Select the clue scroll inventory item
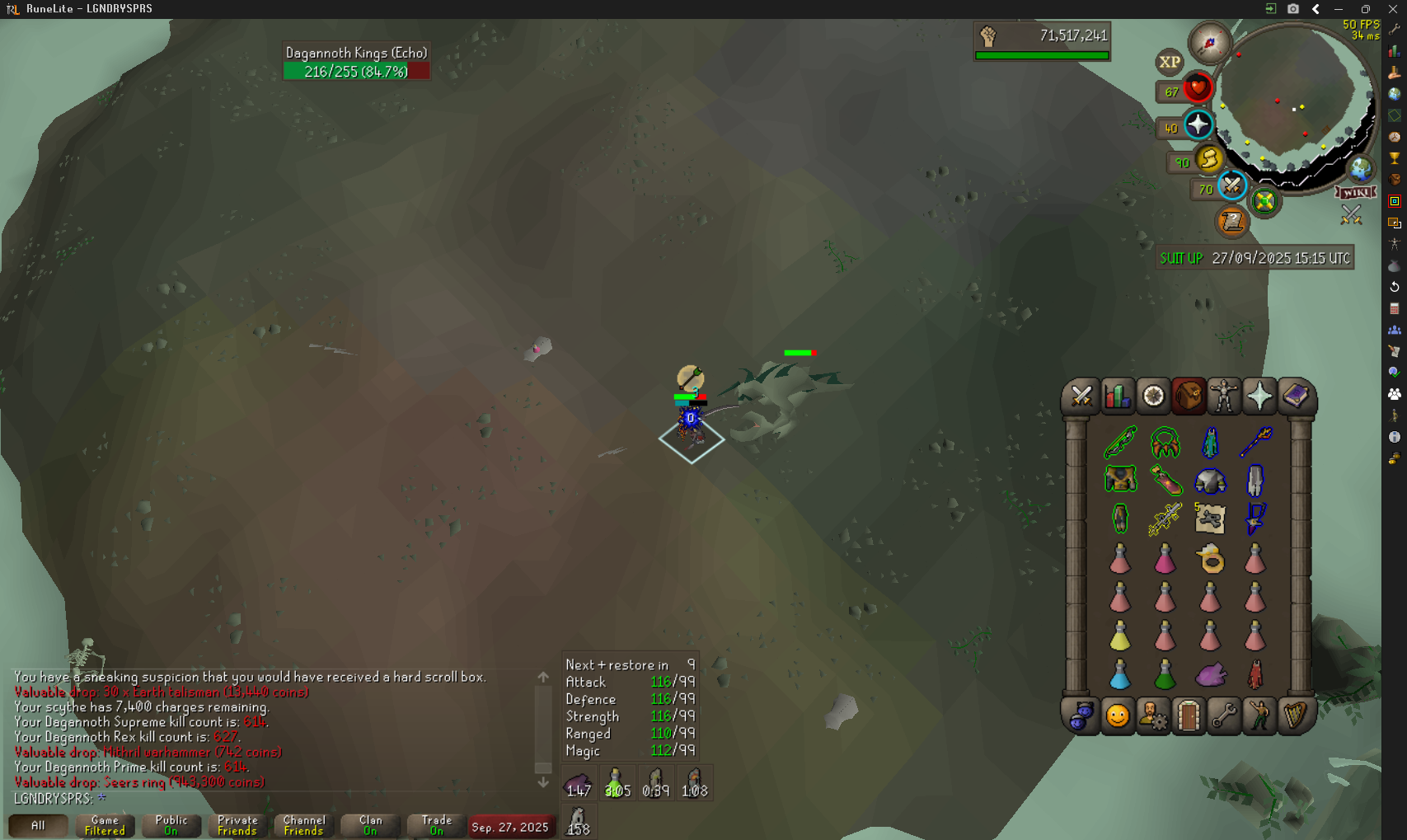The height and width of the screenshot is (840, 1407). point(1210,519)
